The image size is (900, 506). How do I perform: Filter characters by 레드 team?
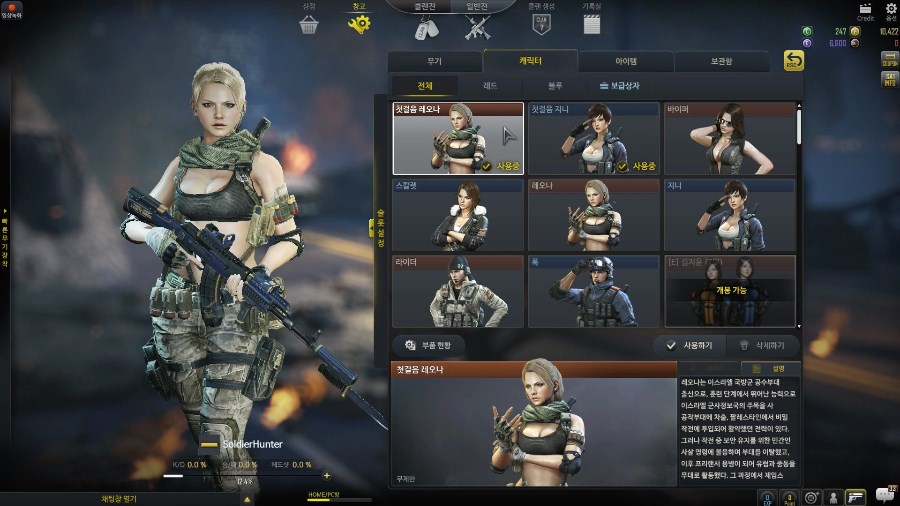pos(490,86)
